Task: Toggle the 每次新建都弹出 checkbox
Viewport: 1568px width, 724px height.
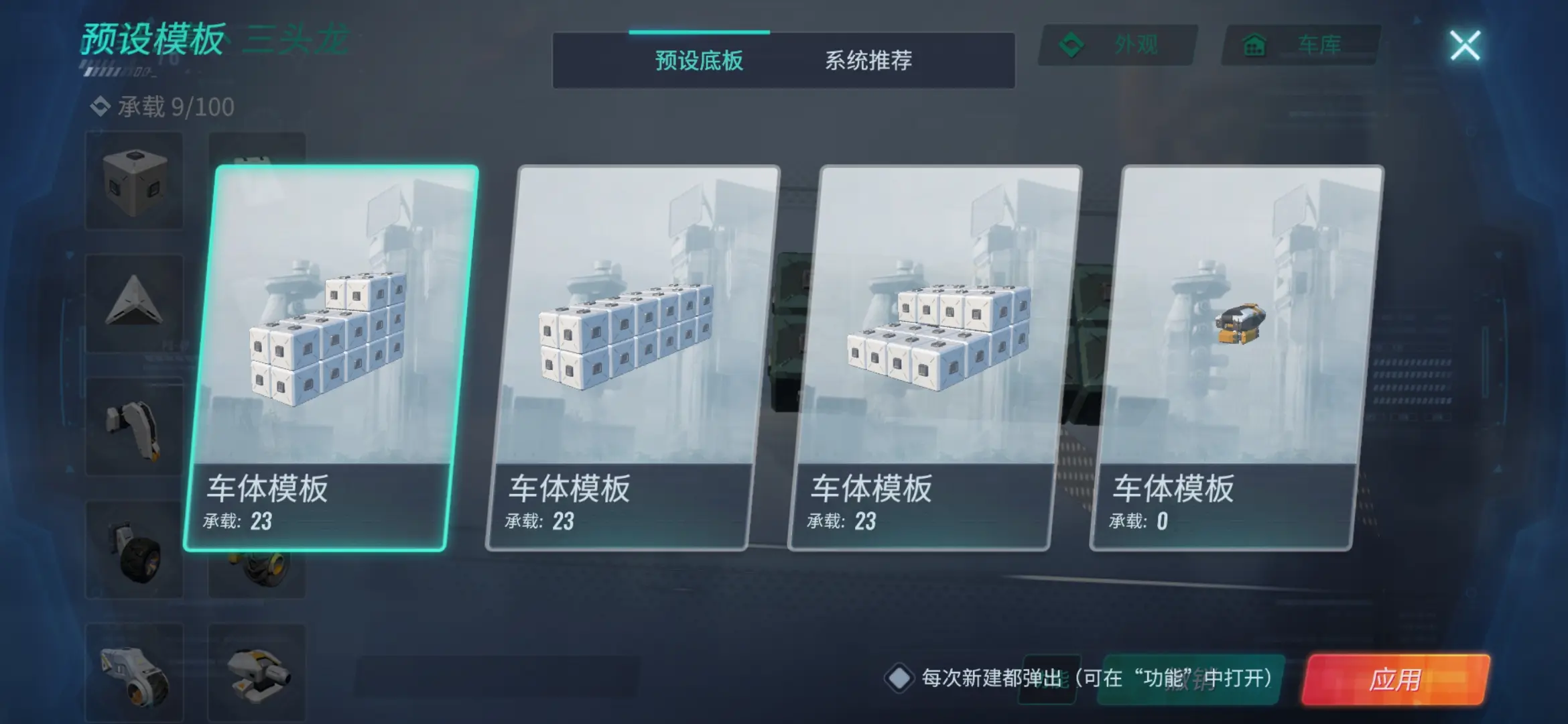Action: pos(899,678)
